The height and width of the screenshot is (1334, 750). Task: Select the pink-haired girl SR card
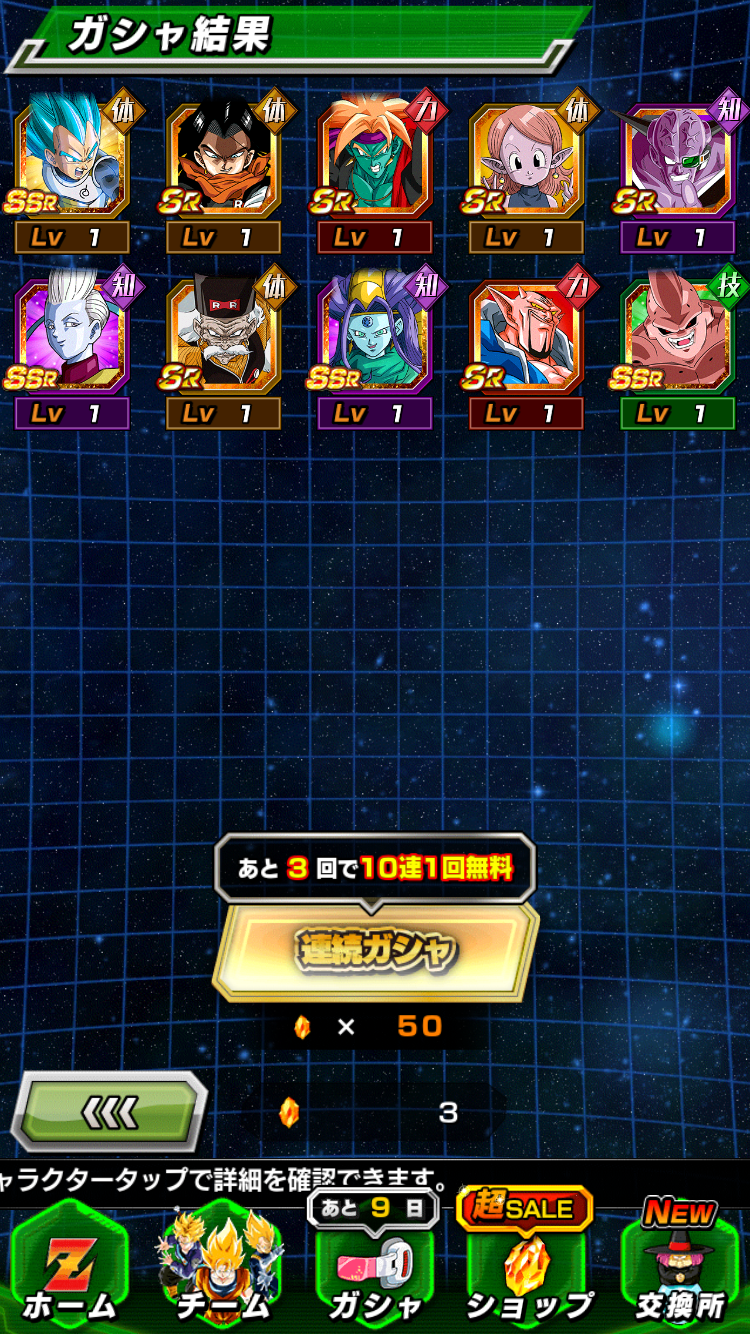(526, 160)
